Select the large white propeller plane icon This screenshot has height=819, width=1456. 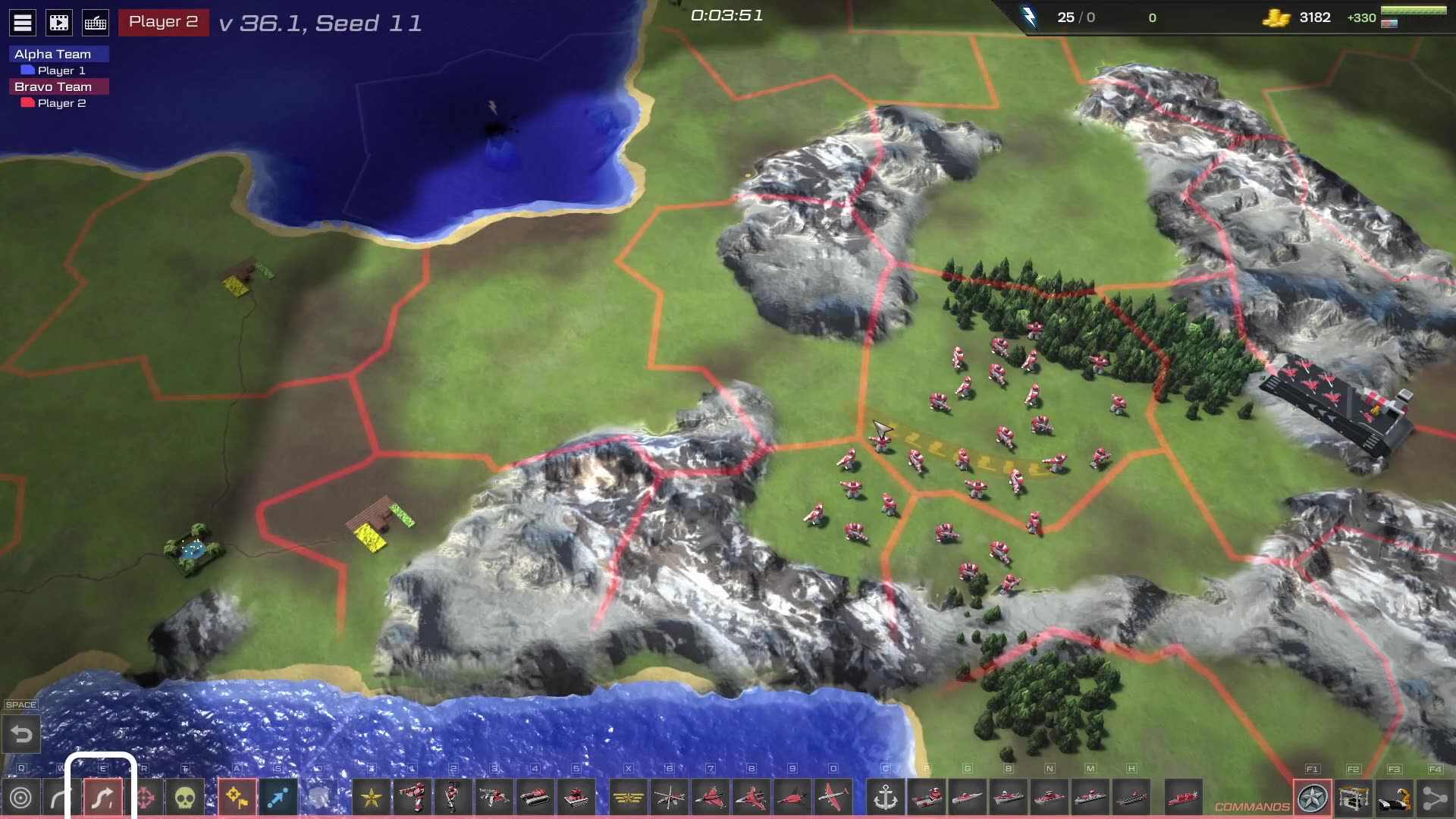(x=833, y=798)
